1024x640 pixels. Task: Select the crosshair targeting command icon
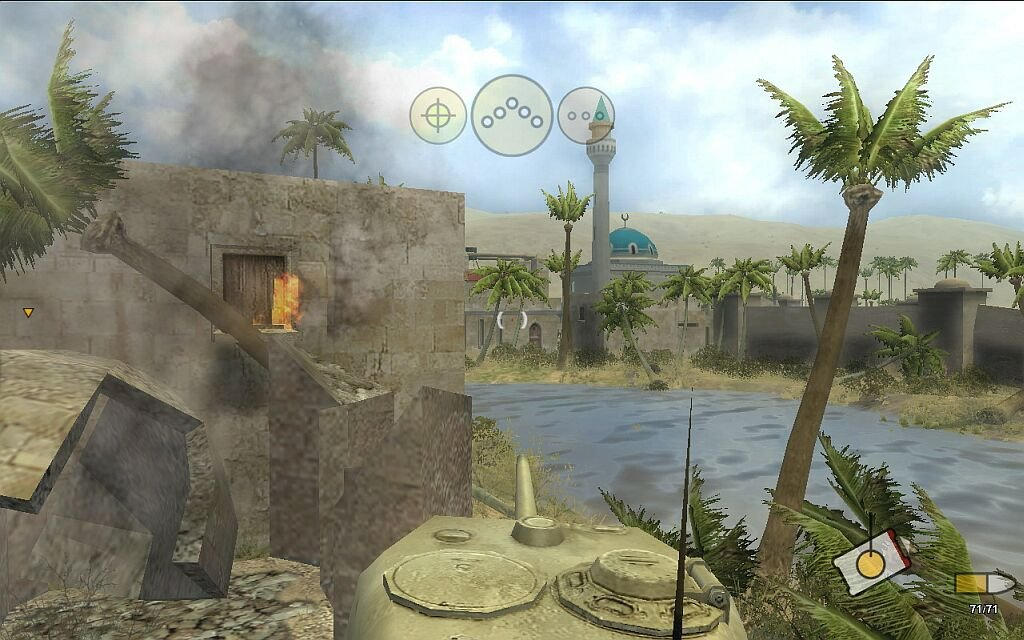[x=438, y=116]
